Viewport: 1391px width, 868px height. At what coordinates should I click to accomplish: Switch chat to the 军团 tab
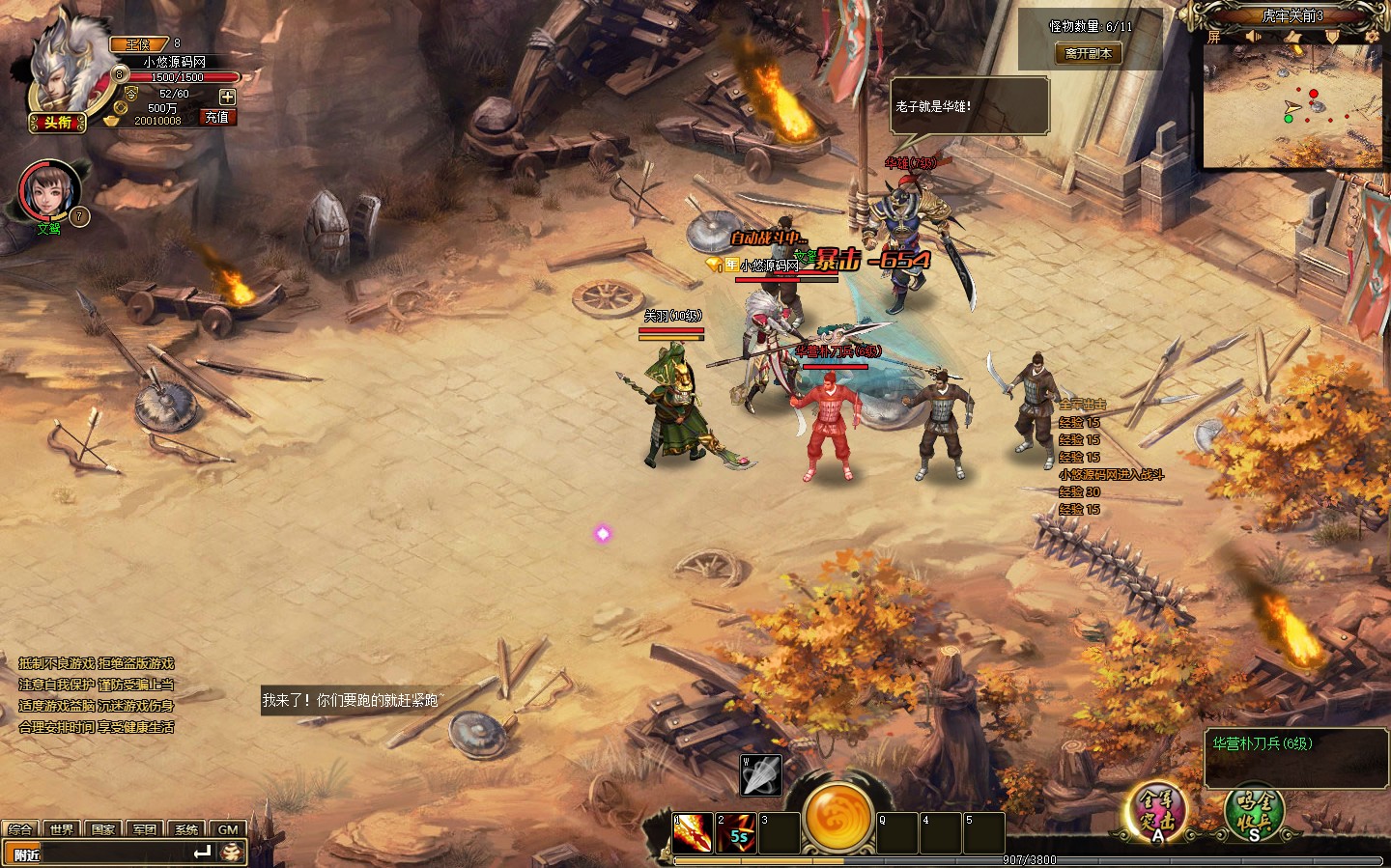pos(145,829)
